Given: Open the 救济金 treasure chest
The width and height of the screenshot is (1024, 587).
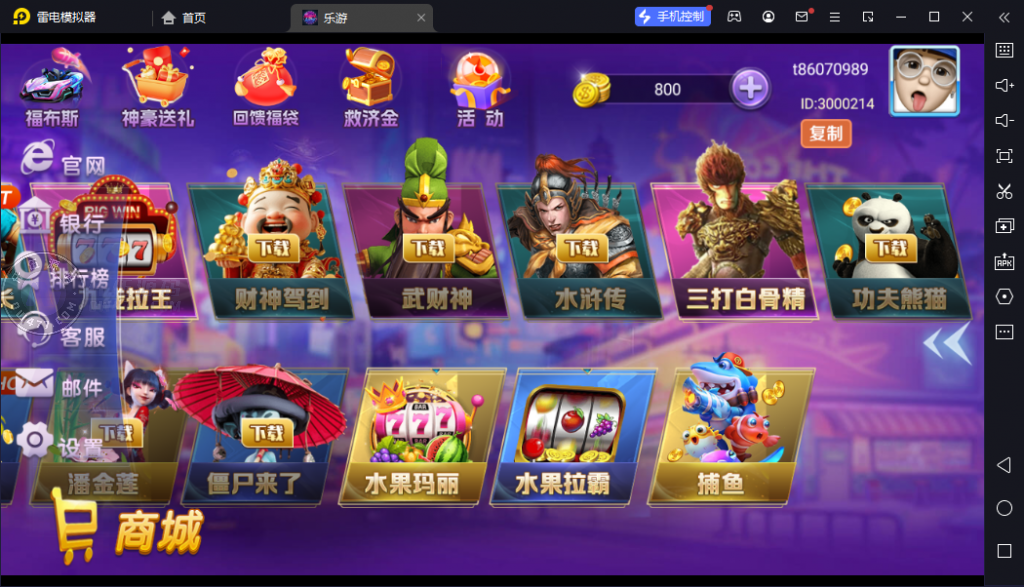Looking at the screenshot, I should [x=371, y=88].
